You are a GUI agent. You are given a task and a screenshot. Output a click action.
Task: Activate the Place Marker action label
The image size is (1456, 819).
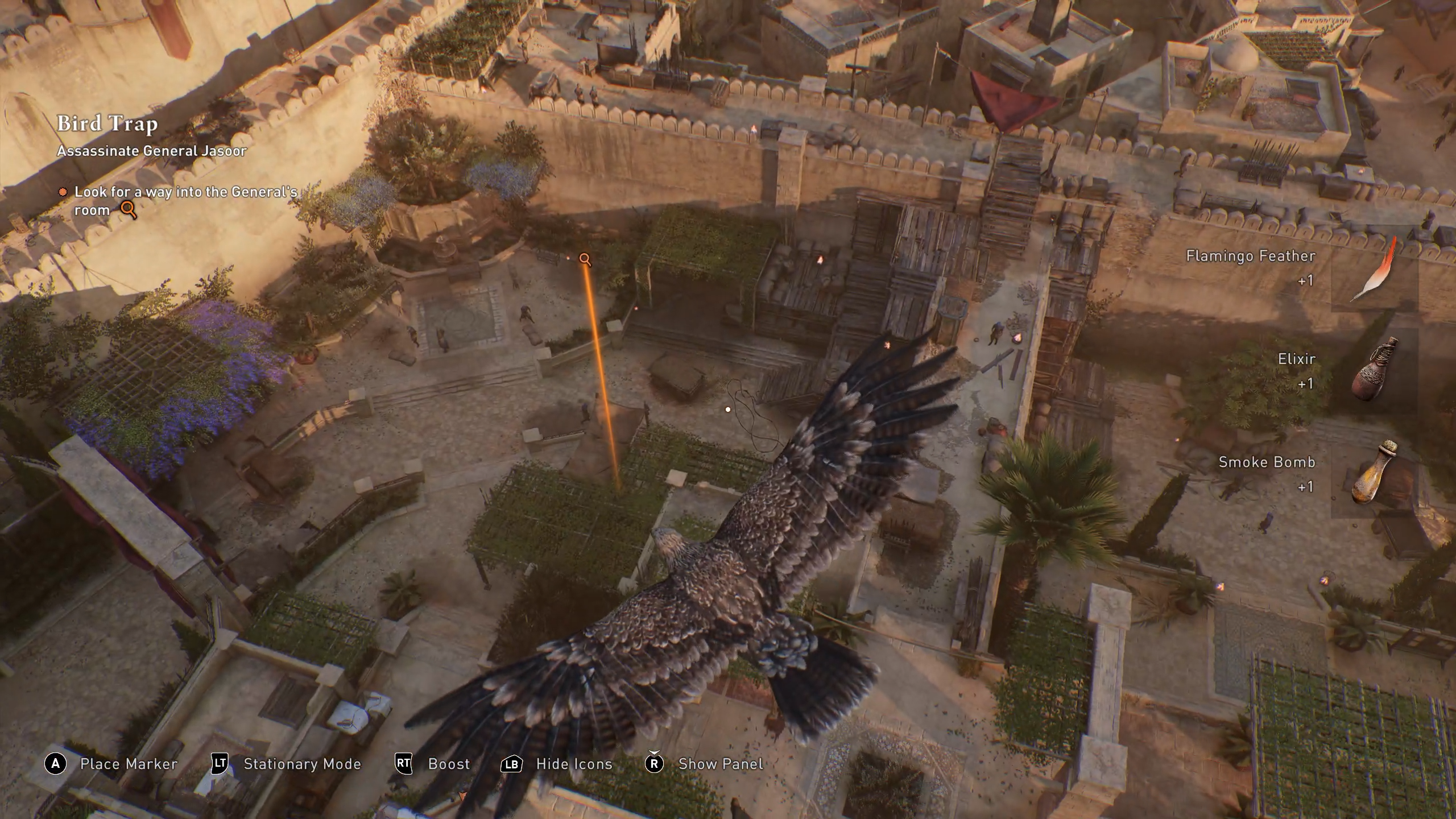tap(129, 764)
